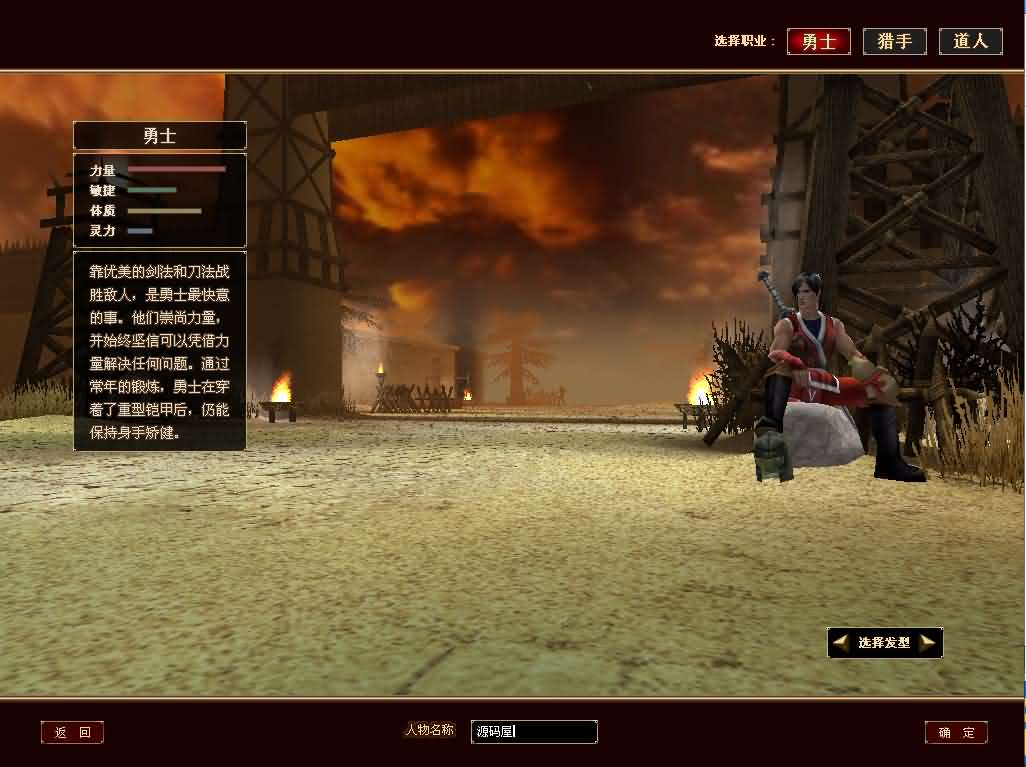The width and height of the screenshot is (1026, 767).
Task: Click the previous hairstyle left arrow
Action: (841, 643)
